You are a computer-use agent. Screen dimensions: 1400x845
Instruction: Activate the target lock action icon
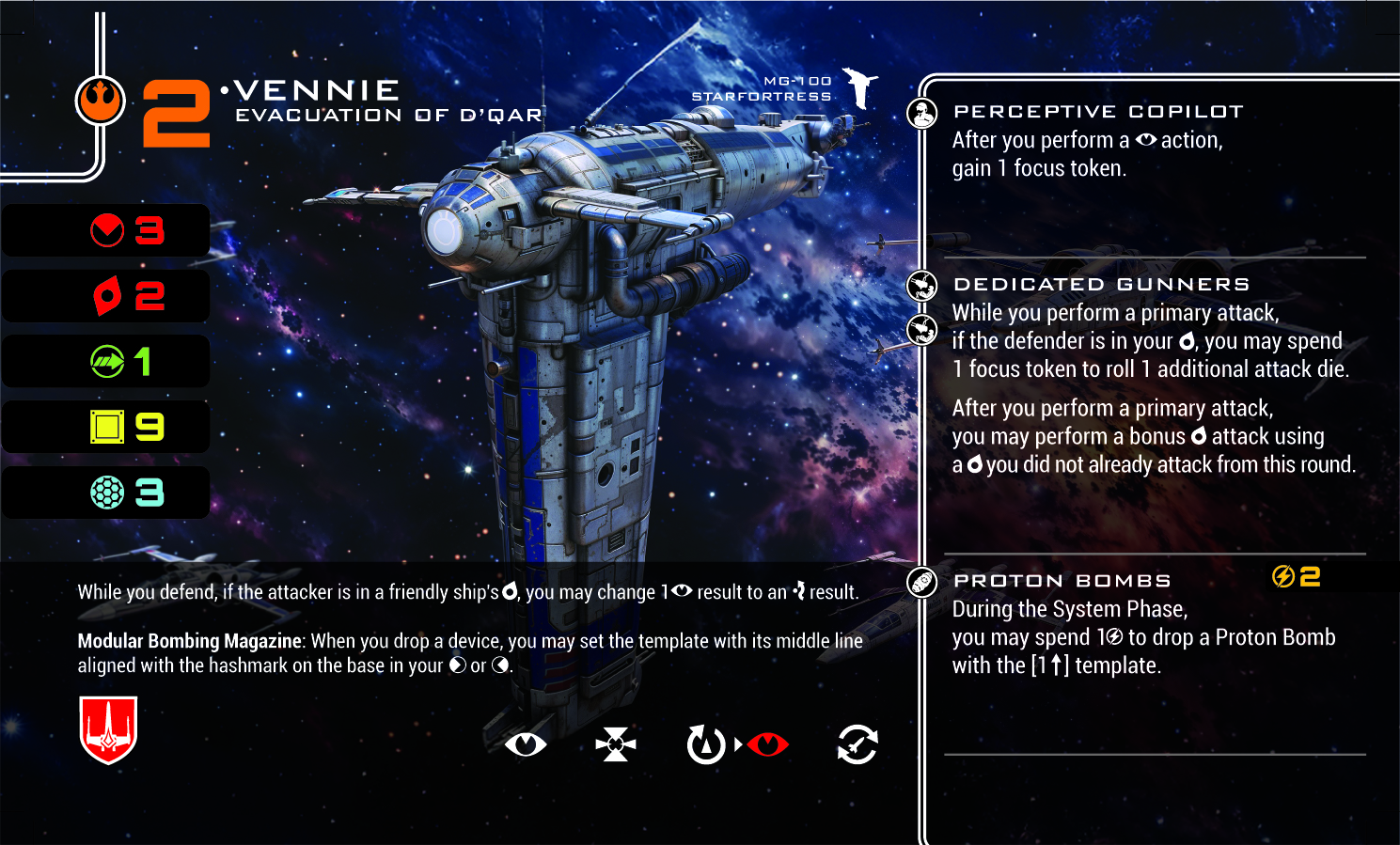click(616, 745)
